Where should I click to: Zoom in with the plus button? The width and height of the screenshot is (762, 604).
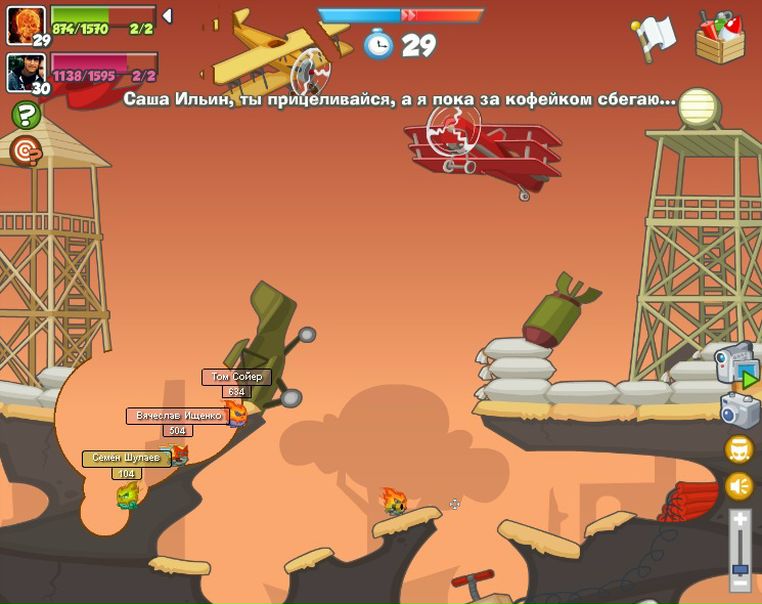pos(740,519)
